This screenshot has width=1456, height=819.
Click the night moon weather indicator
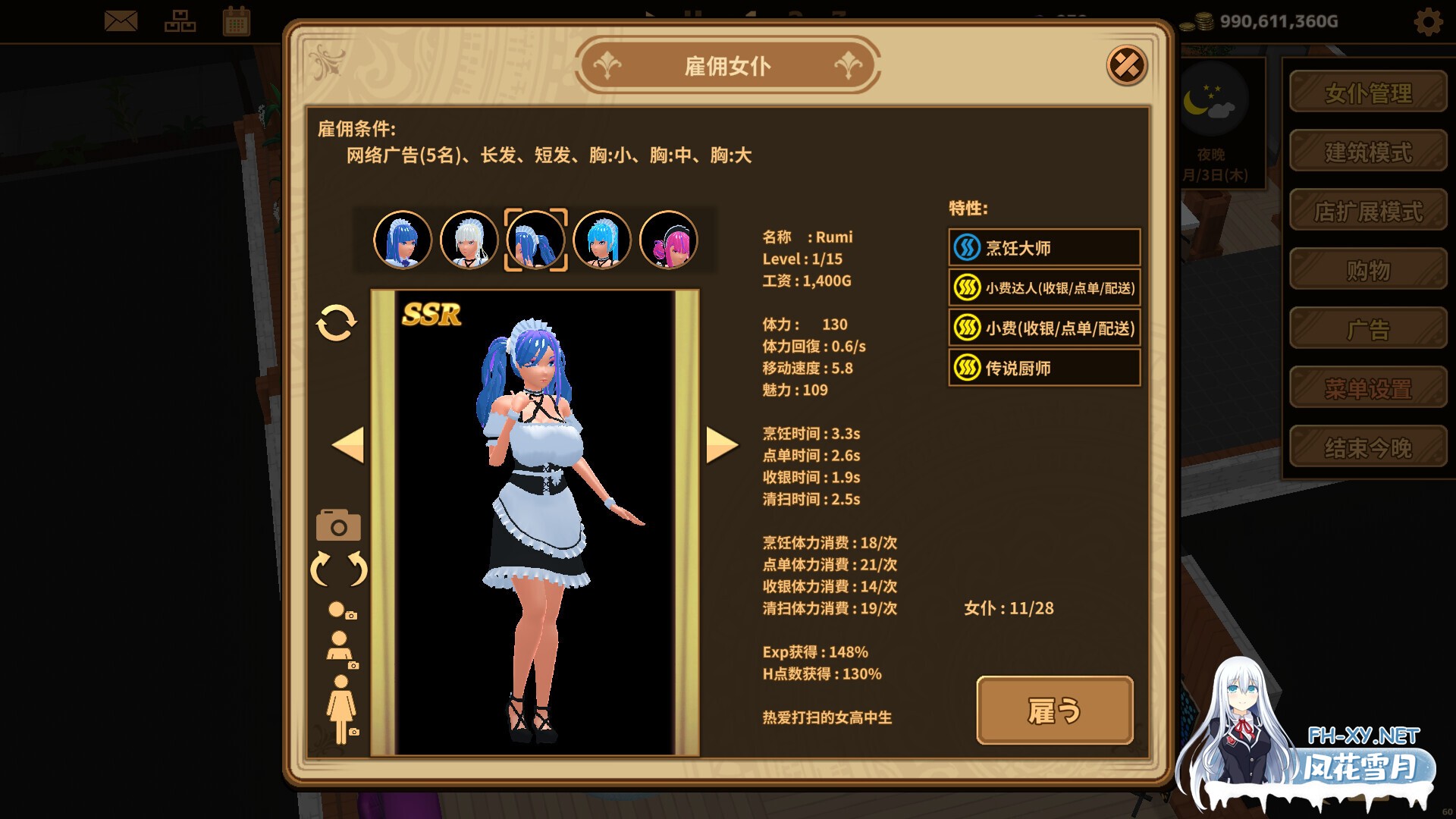click(1211, 106)
